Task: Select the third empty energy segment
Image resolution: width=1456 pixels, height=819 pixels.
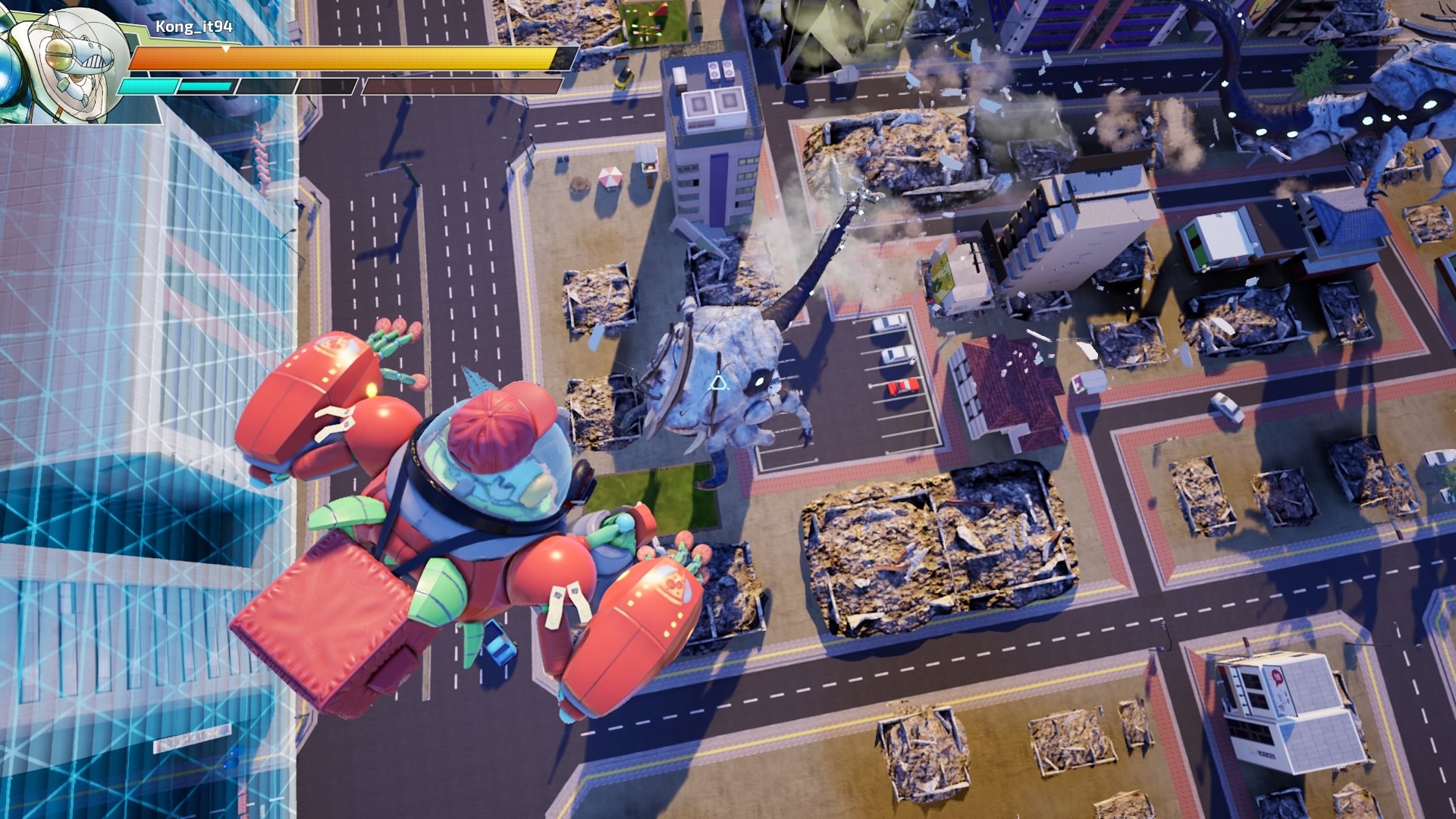Action: click(x=265, y=85)
